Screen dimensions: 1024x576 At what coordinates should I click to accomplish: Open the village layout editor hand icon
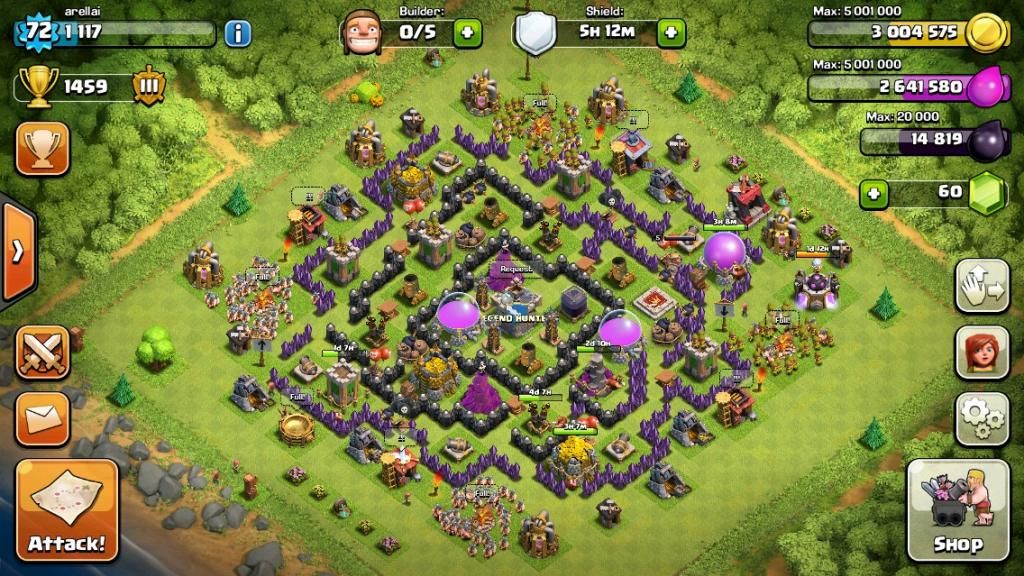[x=981, y=286]
